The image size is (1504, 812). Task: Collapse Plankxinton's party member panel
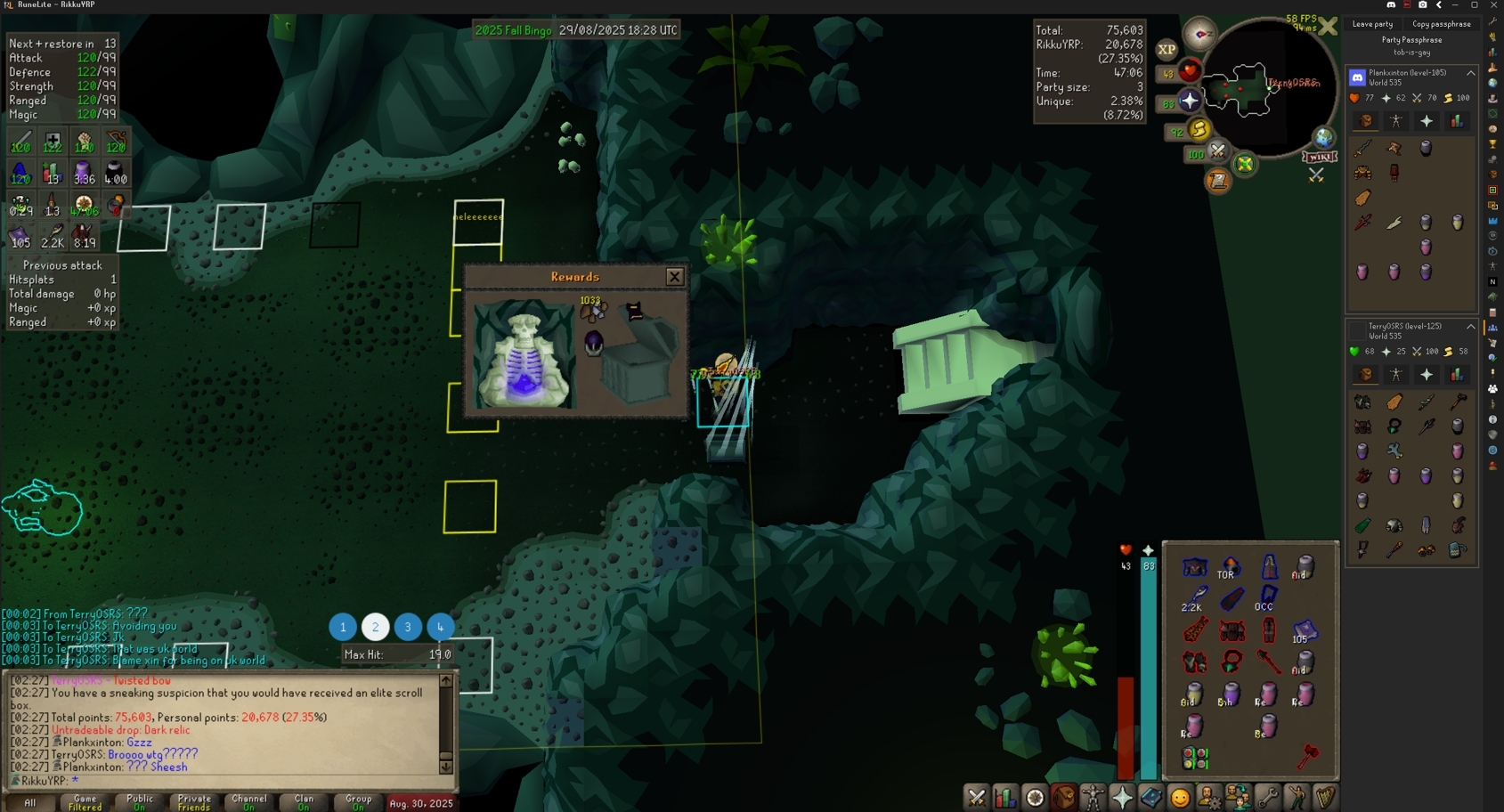tap(1470, 74)
